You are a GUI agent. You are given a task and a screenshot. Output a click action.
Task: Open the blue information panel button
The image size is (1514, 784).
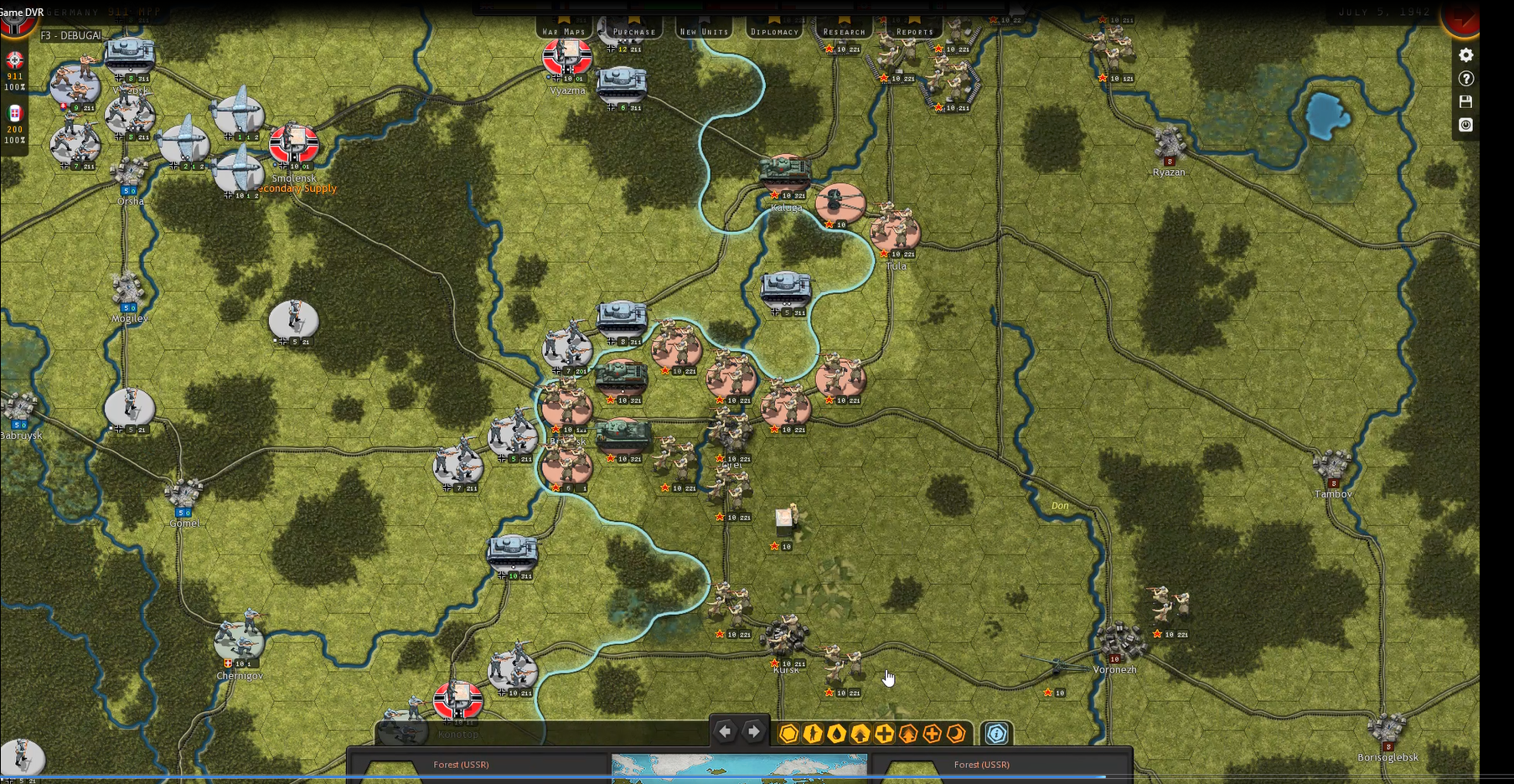pyautogui.click(x=996, y=735)
